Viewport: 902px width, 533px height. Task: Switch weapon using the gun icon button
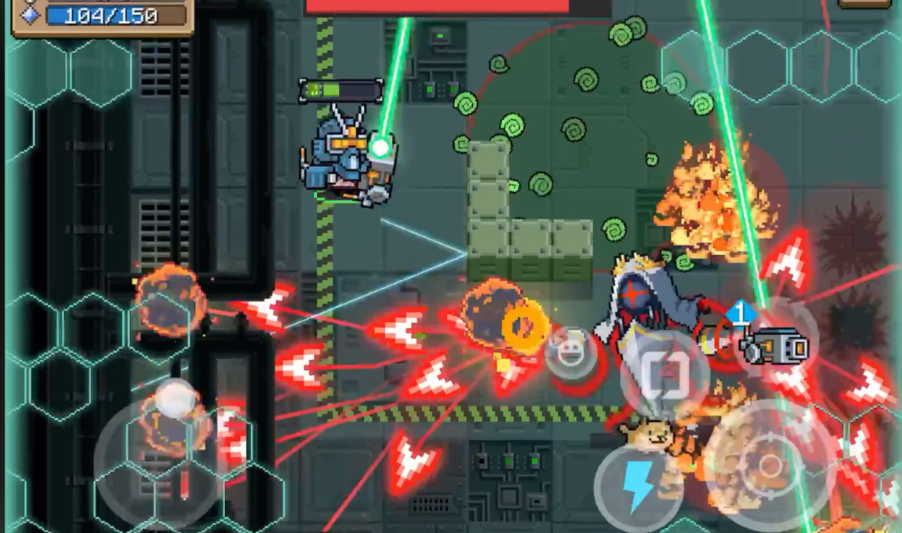tap(773, 347)
